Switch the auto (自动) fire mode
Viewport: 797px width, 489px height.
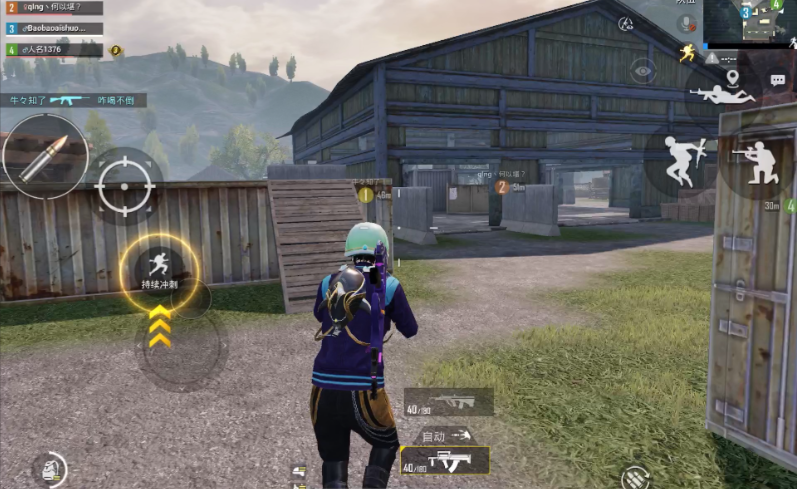[444, 435]
